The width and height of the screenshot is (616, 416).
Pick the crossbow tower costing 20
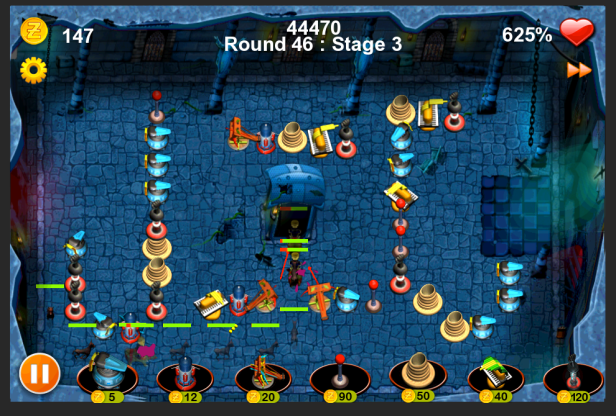[x=262, y=375]
